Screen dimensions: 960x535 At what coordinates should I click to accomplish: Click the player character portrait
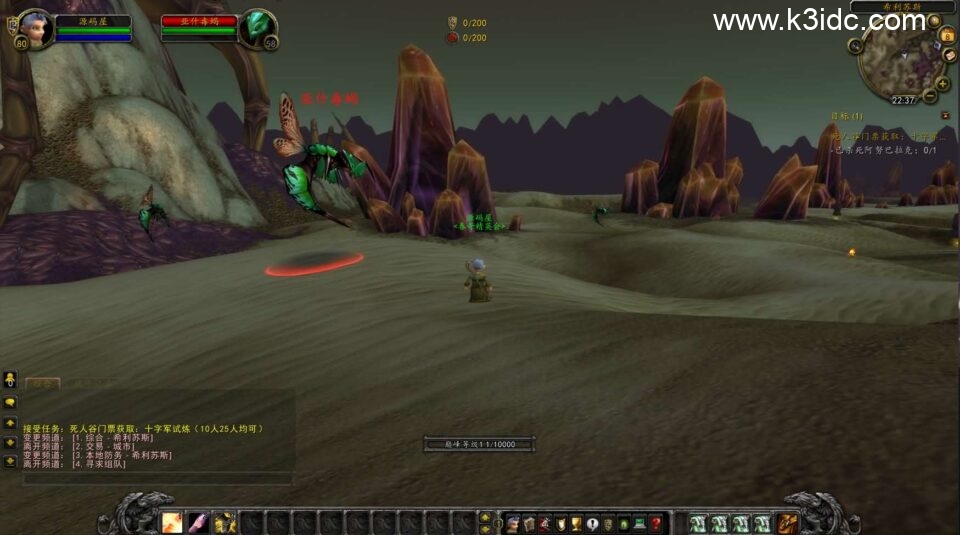(33, 28)
